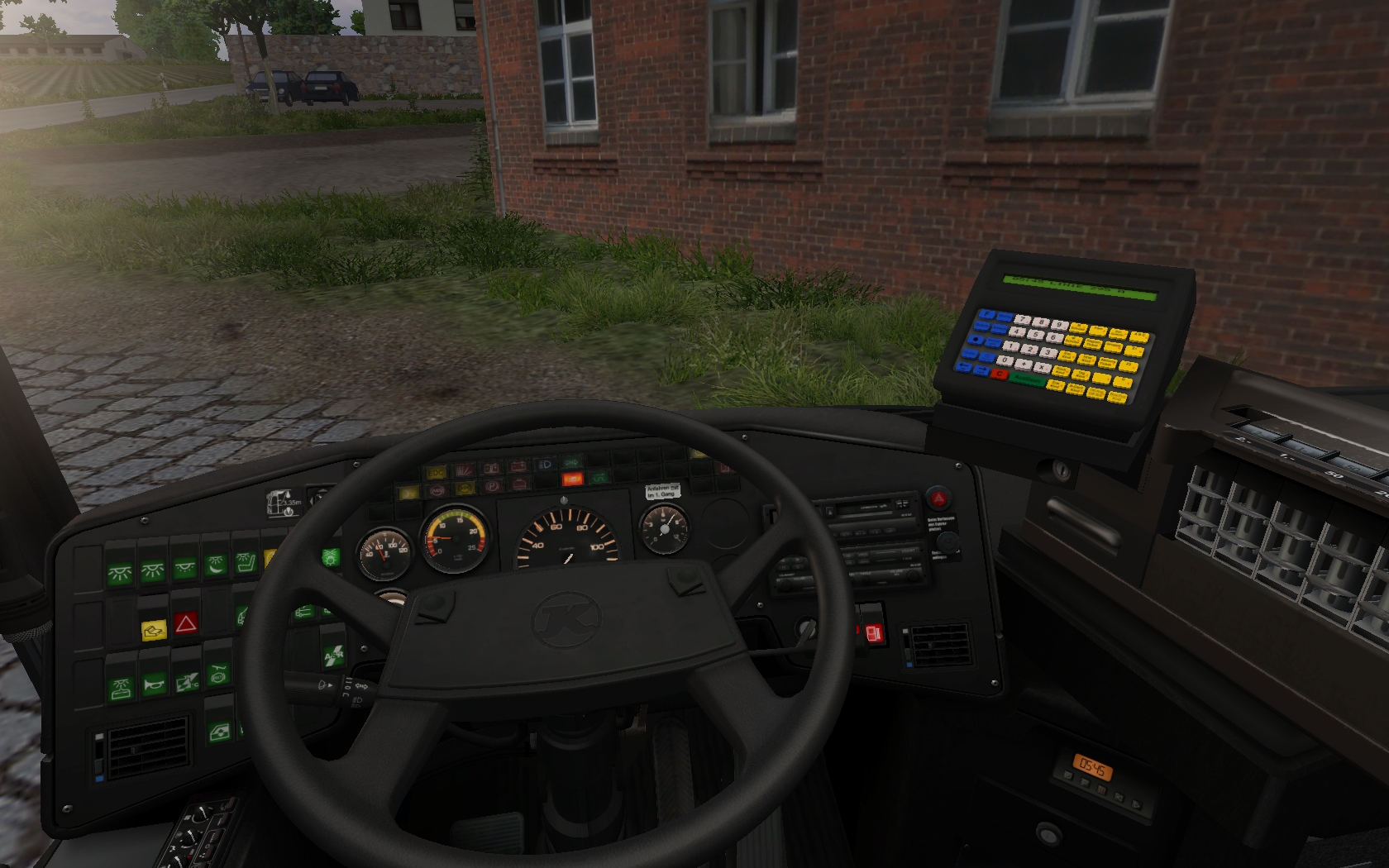
Task: Toggle the green ASR switch
Action: click(x=333, y=656)
